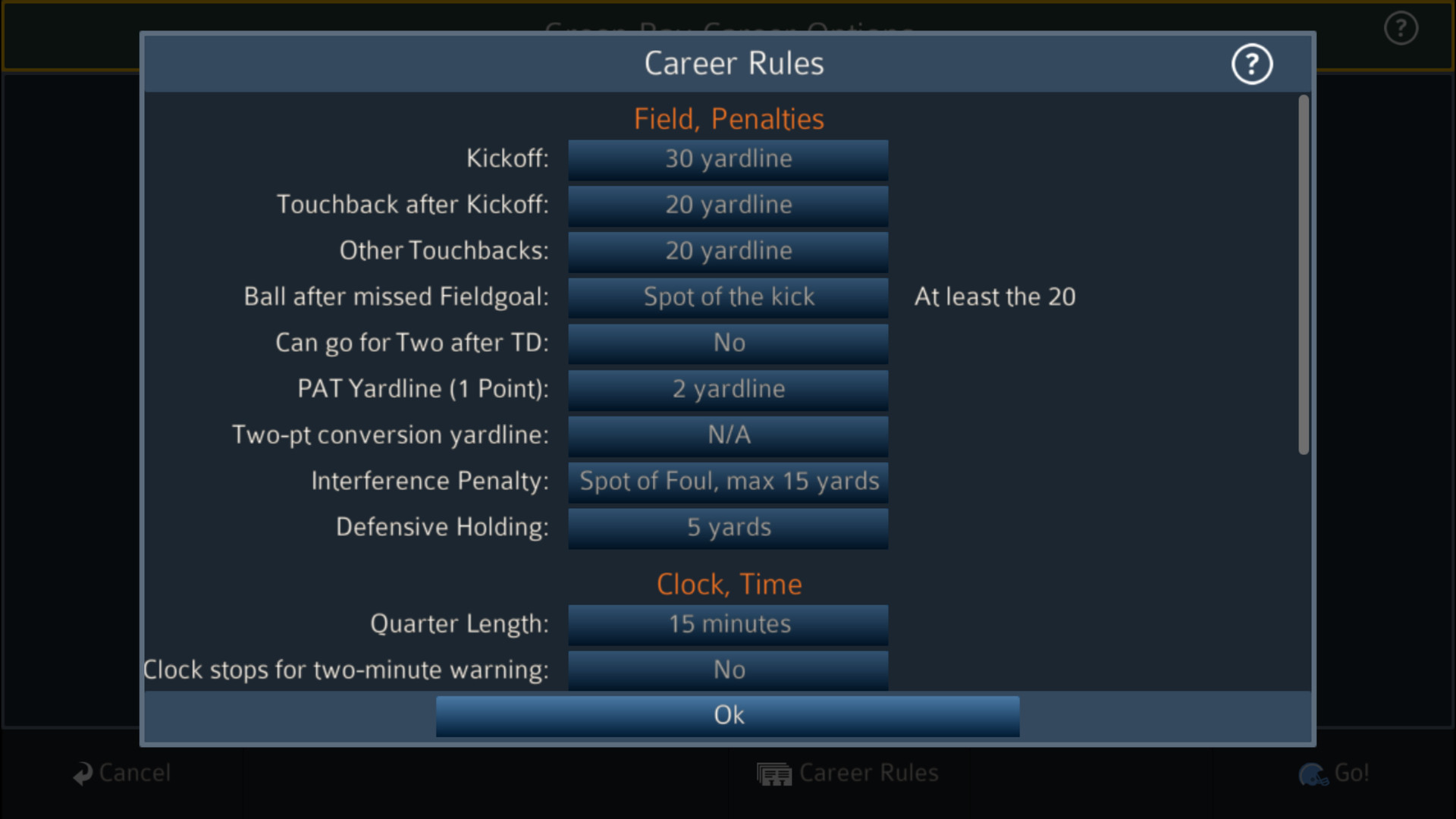
Task: Cancel out of Career Options
Action: [x=133, y=773]
